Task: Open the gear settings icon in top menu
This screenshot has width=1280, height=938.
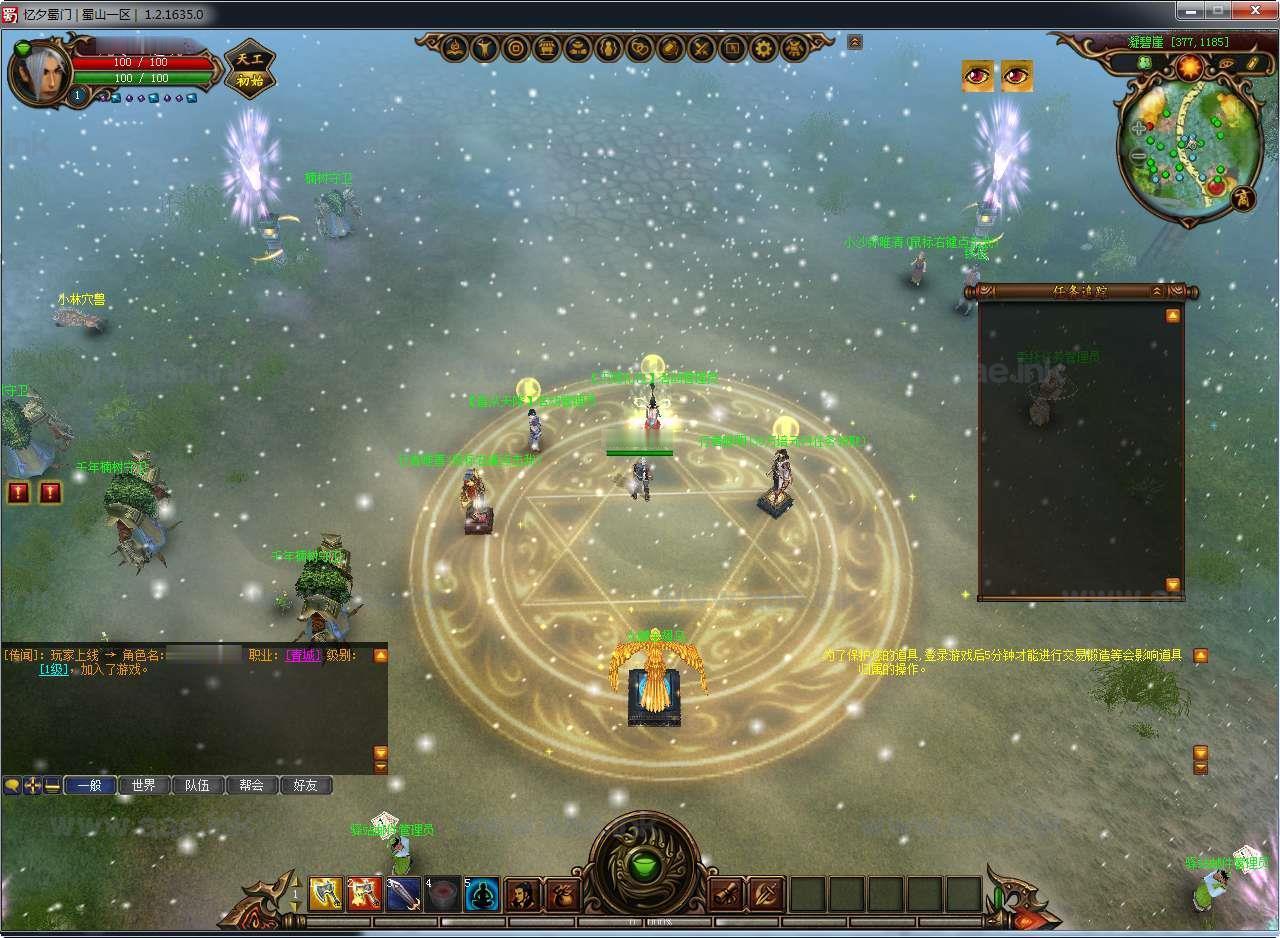Action: point(764,48)
